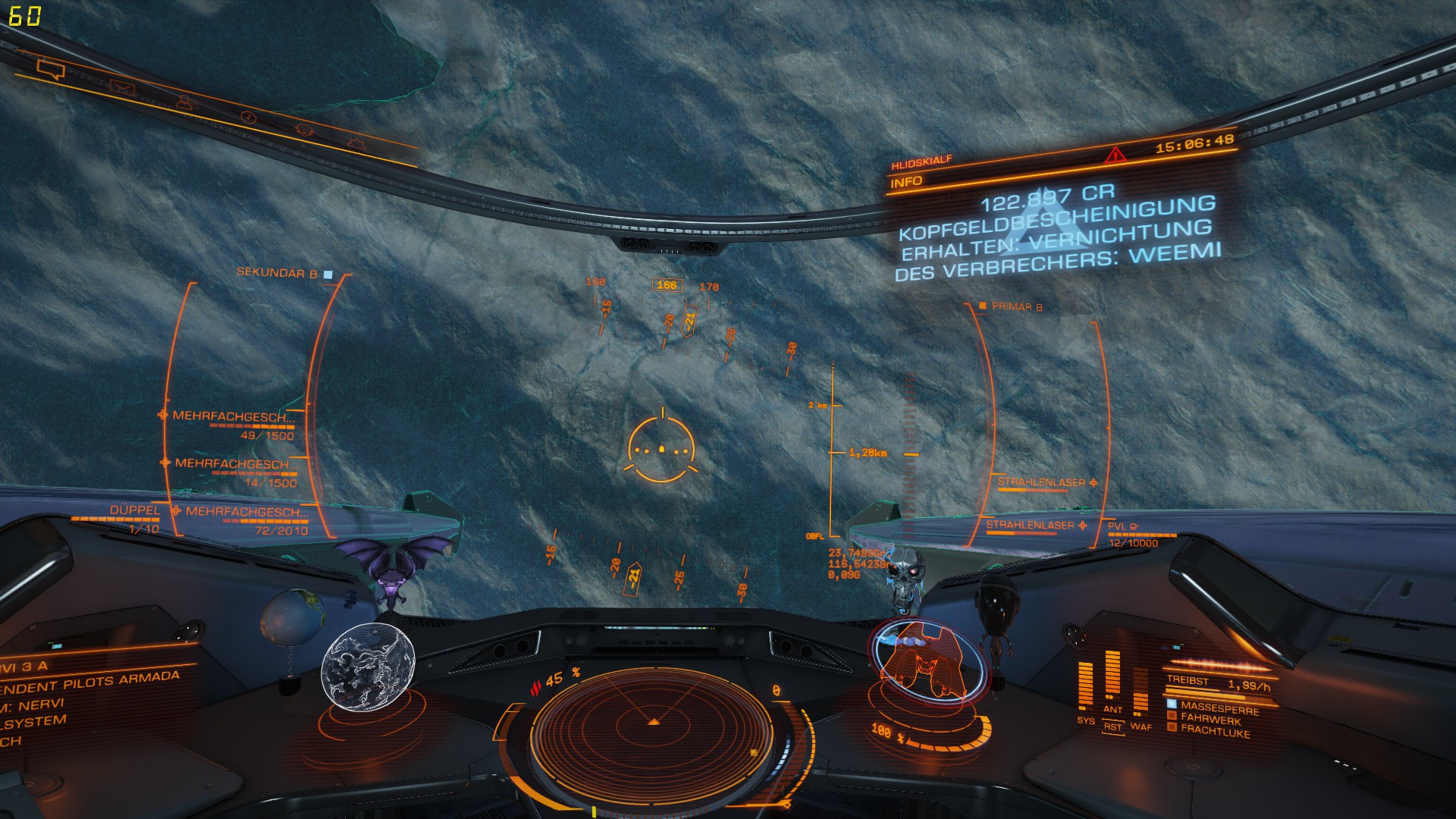The image size is (1456, 819).
Task: Click the Sekundär B fire group label
Action: [278, 273]
